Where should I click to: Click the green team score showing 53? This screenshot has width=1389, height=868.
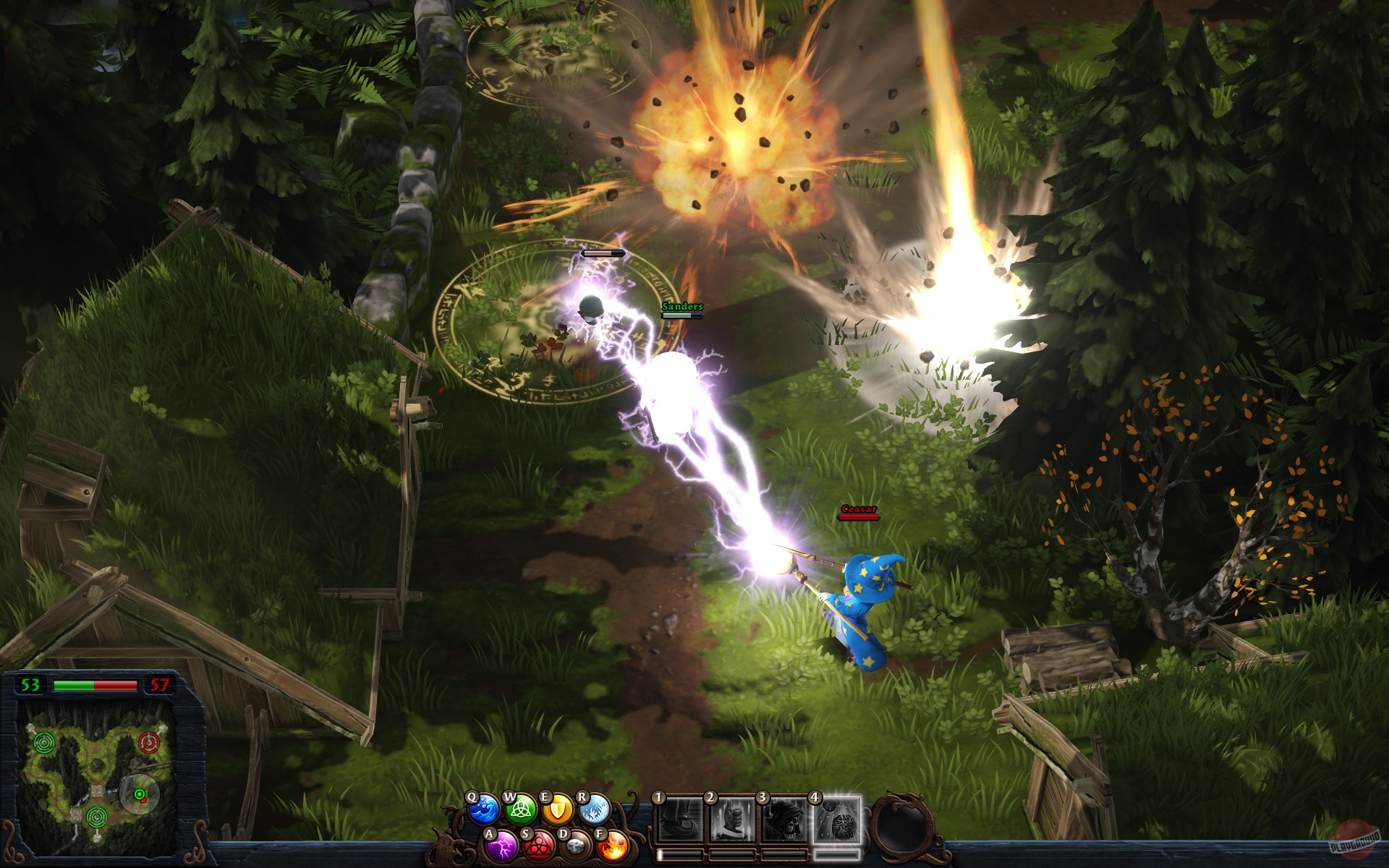coord(30,685)
